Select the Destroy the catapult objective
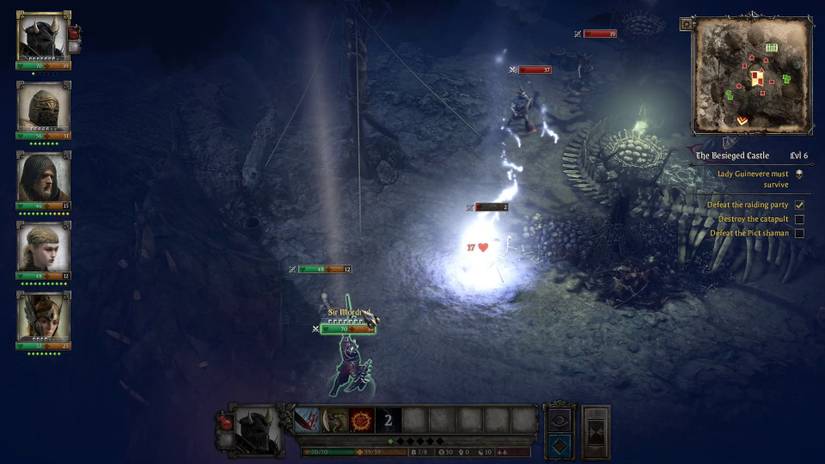 click(753, 219)
